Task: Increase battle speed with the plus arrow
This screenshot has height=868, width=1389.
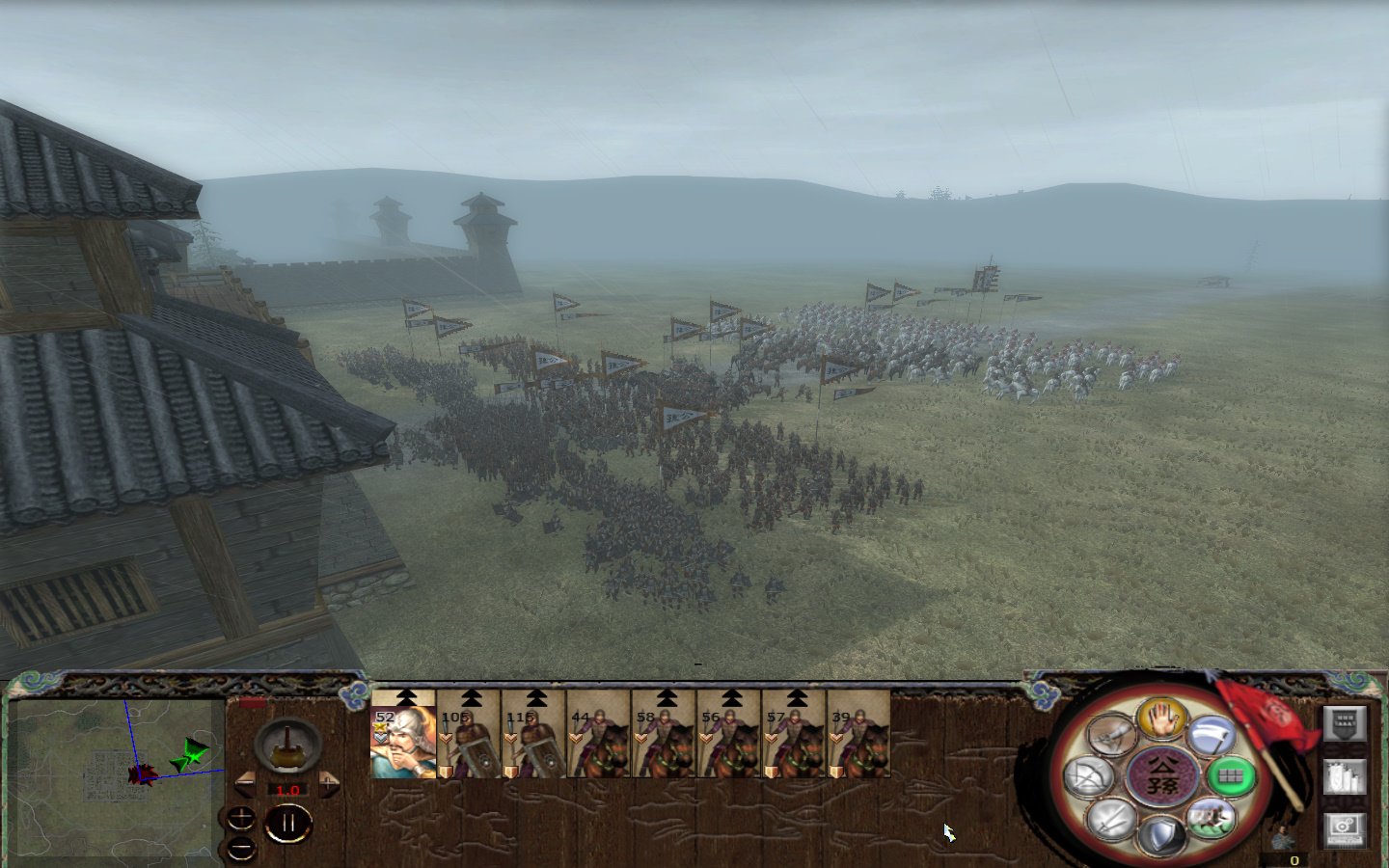Action: click(x=329, y=783)
